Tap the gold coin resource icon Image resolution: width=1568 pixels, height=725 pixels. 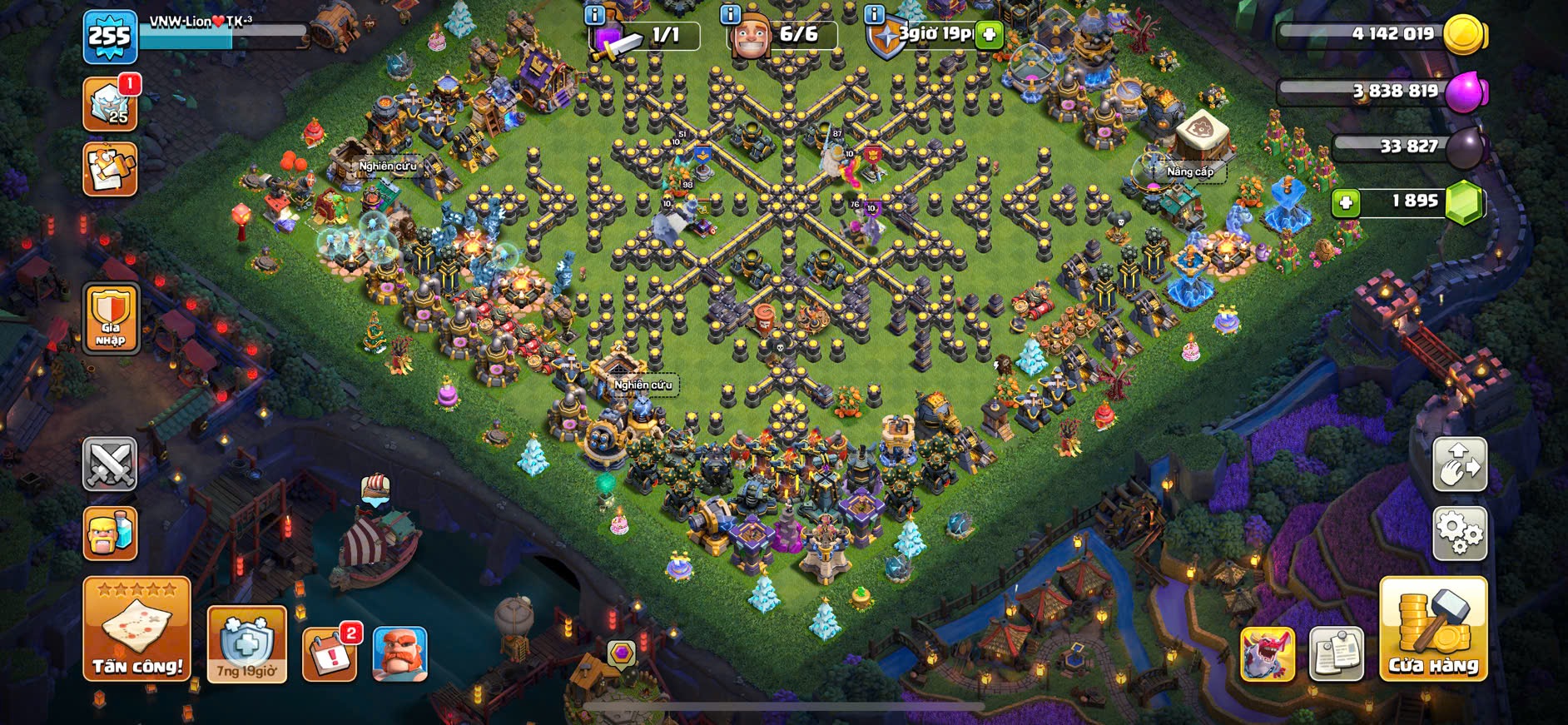[x=1464, y=35]
